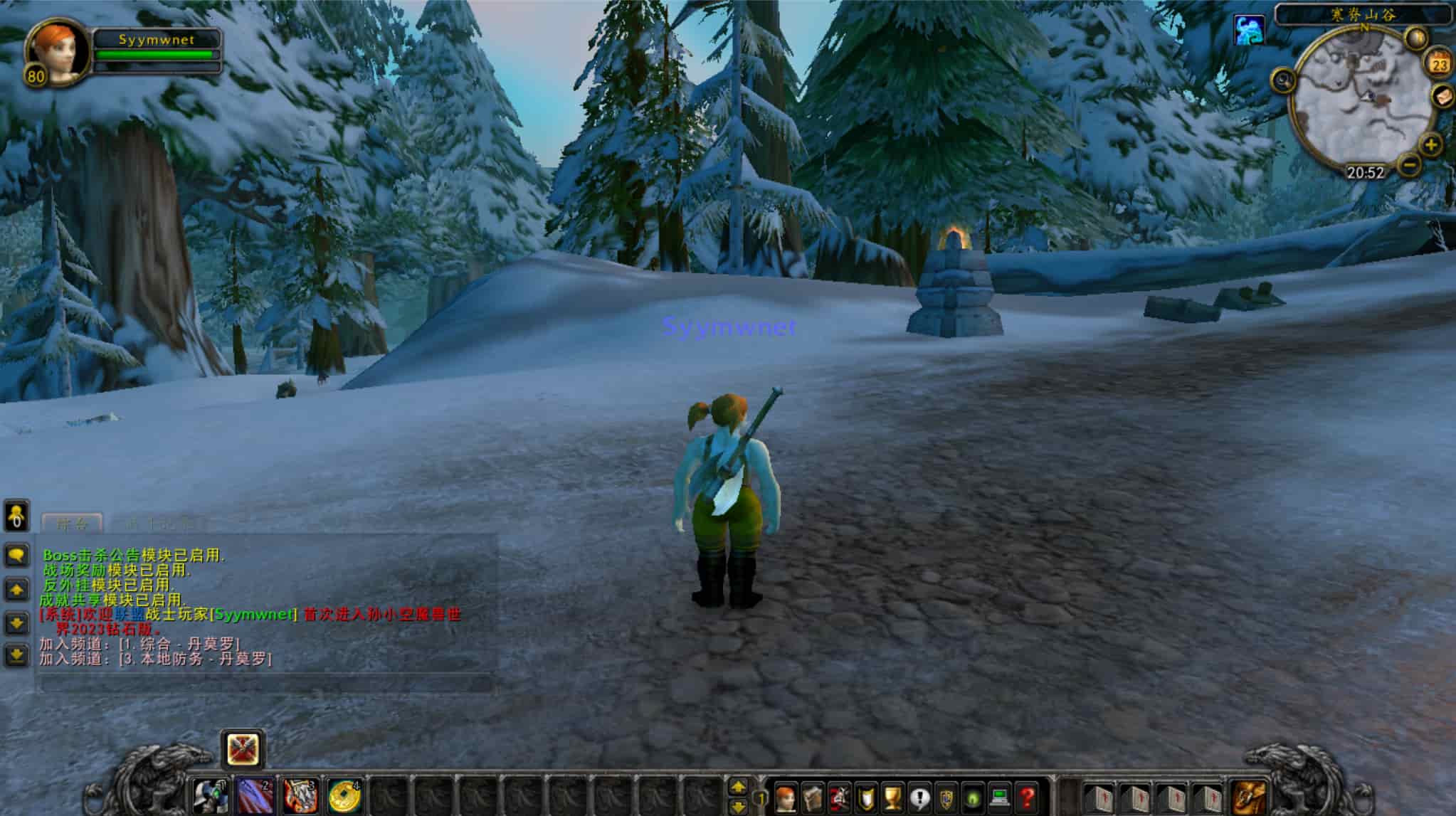1456x816 pixels.
Task: Activate the stance icon above the action bar
Action: (243, 749)
